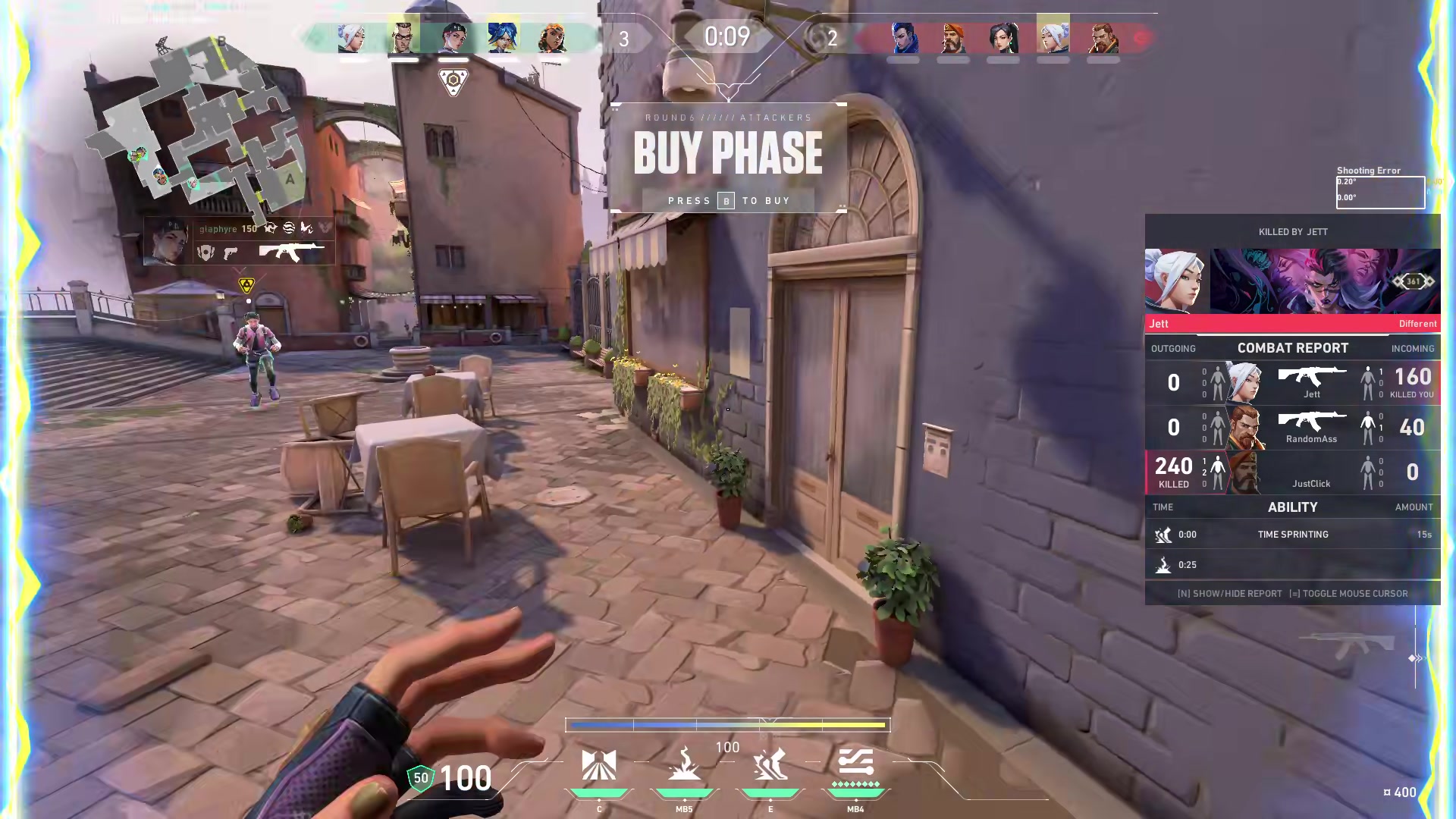Click the sprinting boots icon in the ability log

coord(1163,534)
